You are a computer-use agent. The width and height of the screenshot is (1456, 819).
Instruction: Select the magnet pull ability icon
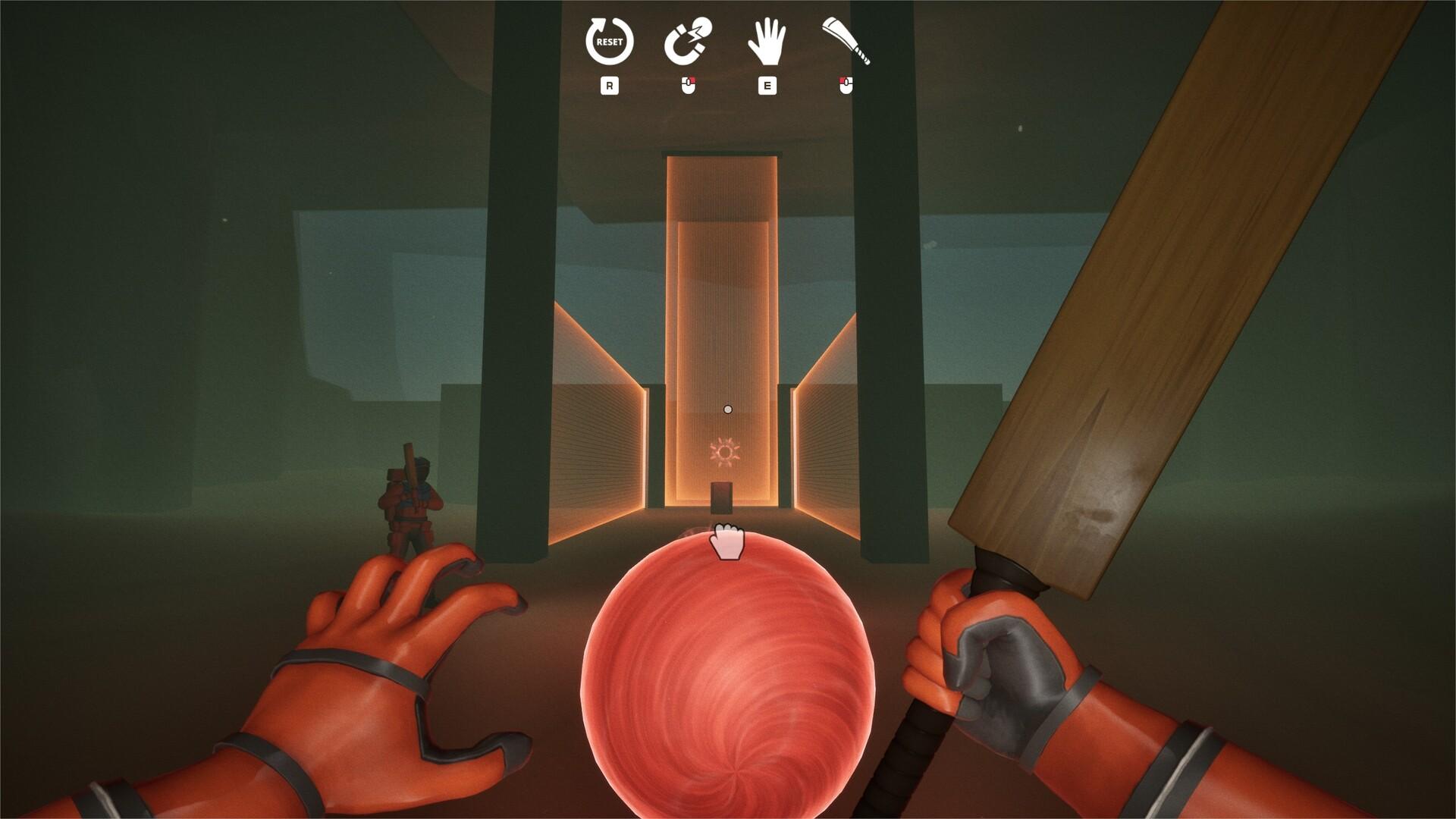pos(691,42)
